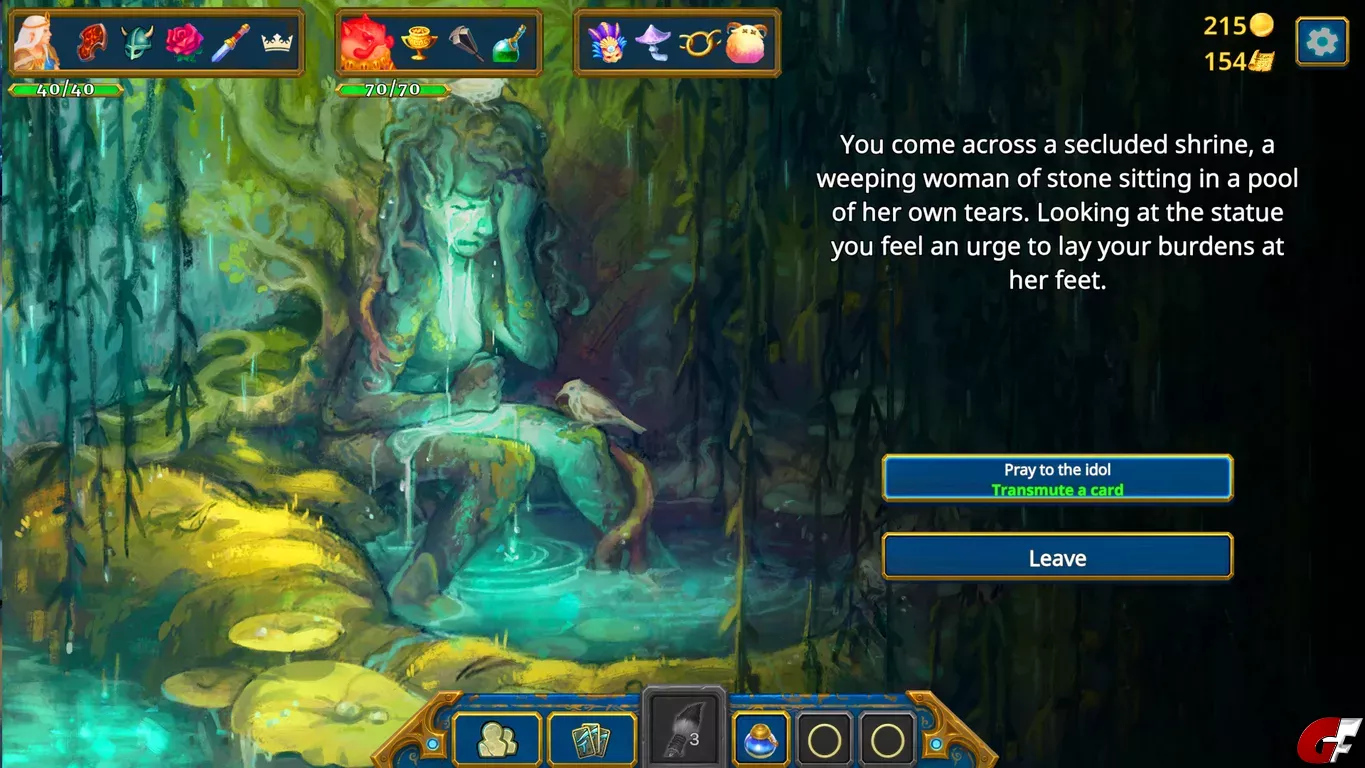The image size is (1365, 768).
Task: Choose Pray to the idol option
Action: pos(1057,478)
